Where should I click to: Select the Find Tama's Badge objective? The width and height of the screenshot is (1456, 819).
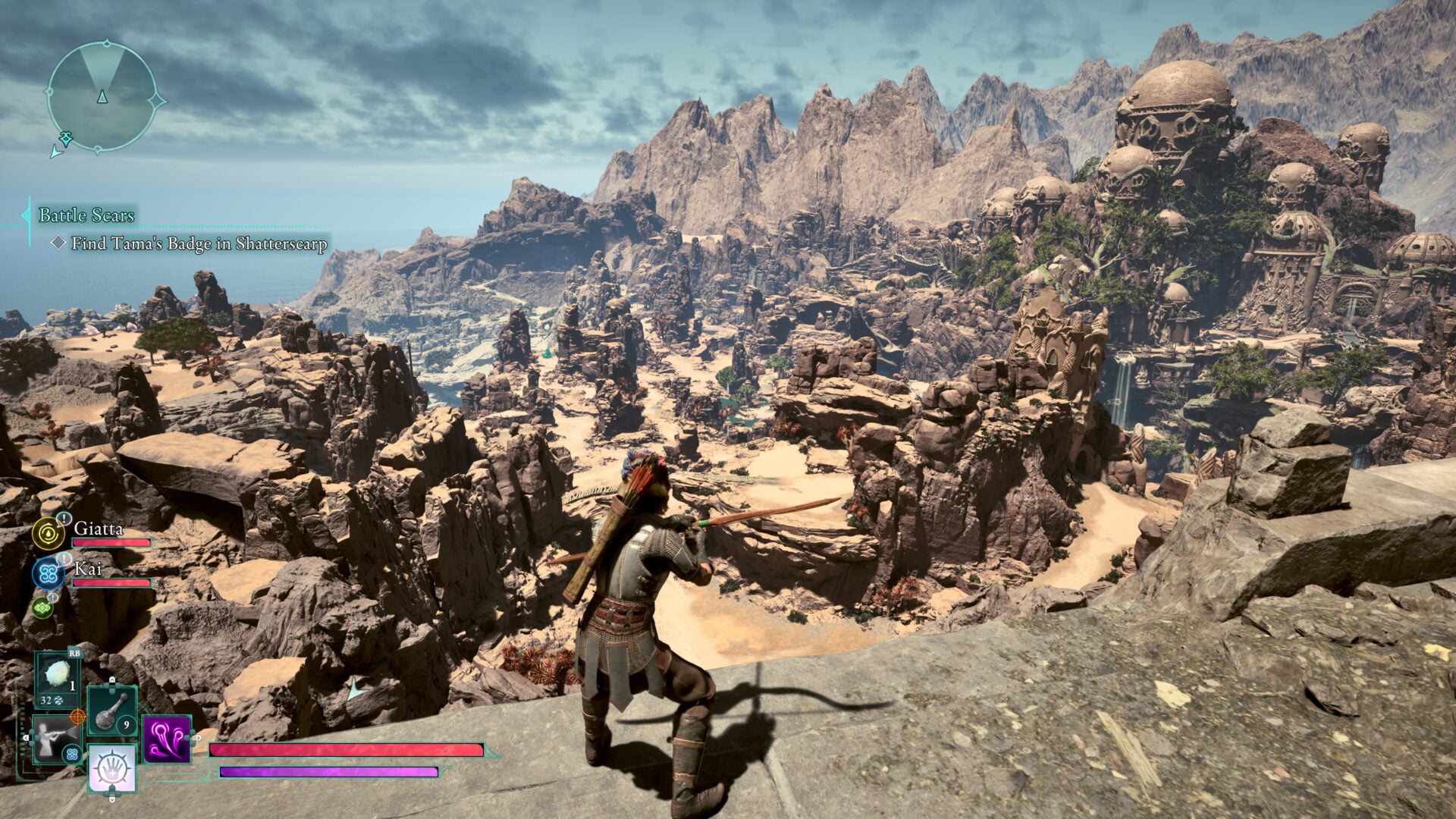(x=199, y=243)
